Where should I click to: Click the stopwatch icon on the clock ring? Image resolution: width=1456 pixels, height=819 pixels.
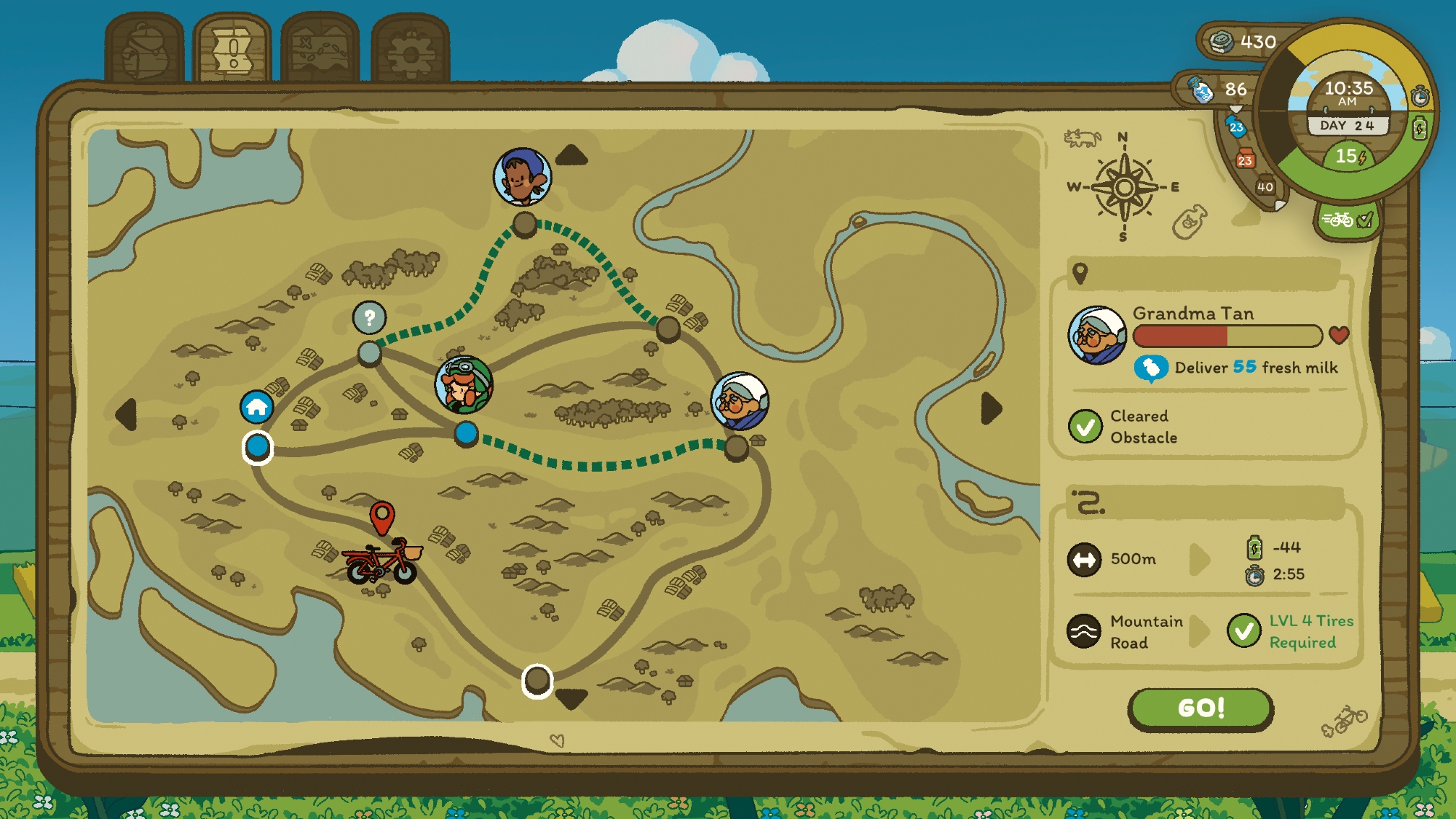click(1420, 96)
